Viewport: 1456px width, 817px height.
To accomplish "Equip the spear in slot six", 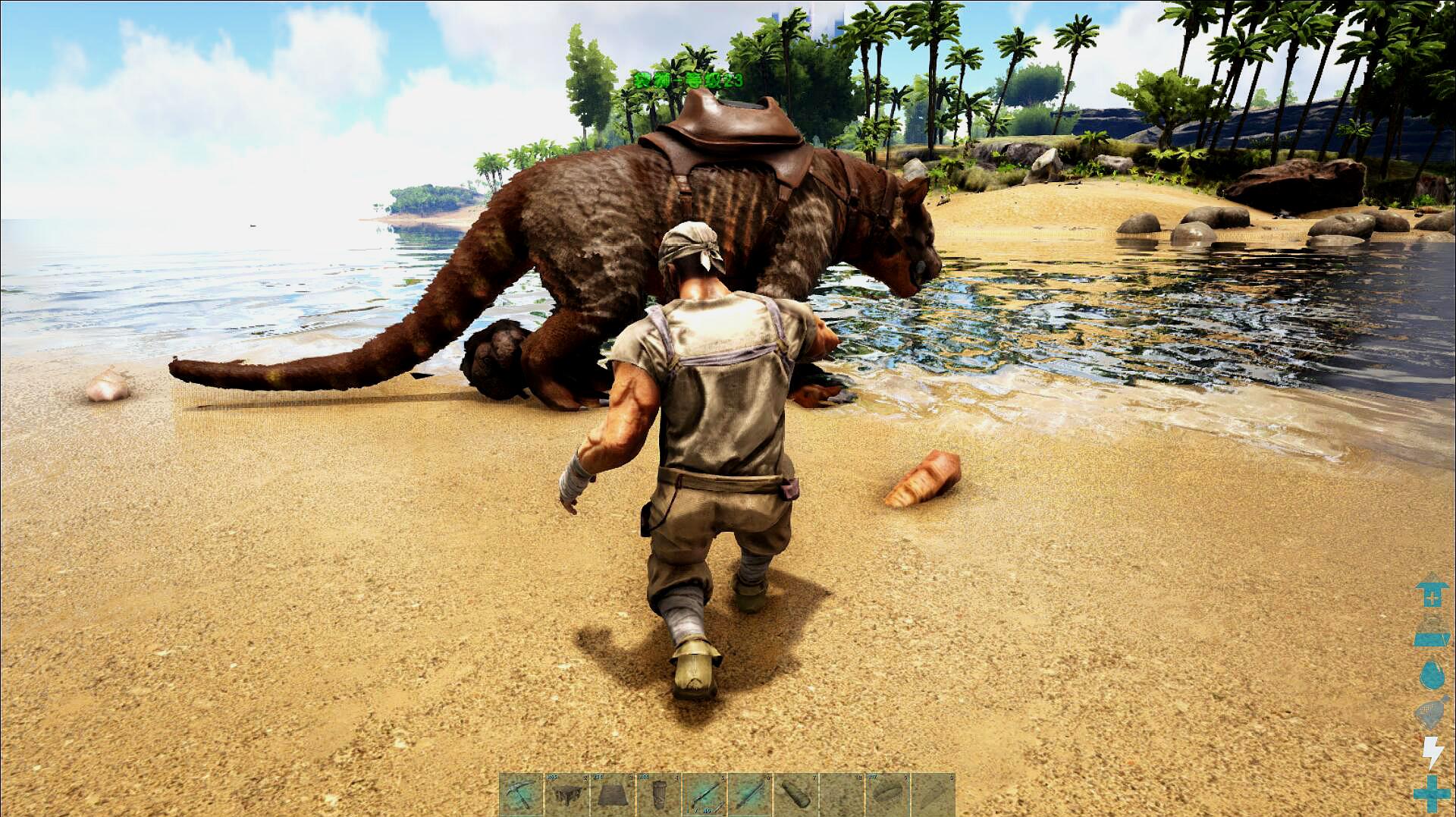I will point(749,794).
